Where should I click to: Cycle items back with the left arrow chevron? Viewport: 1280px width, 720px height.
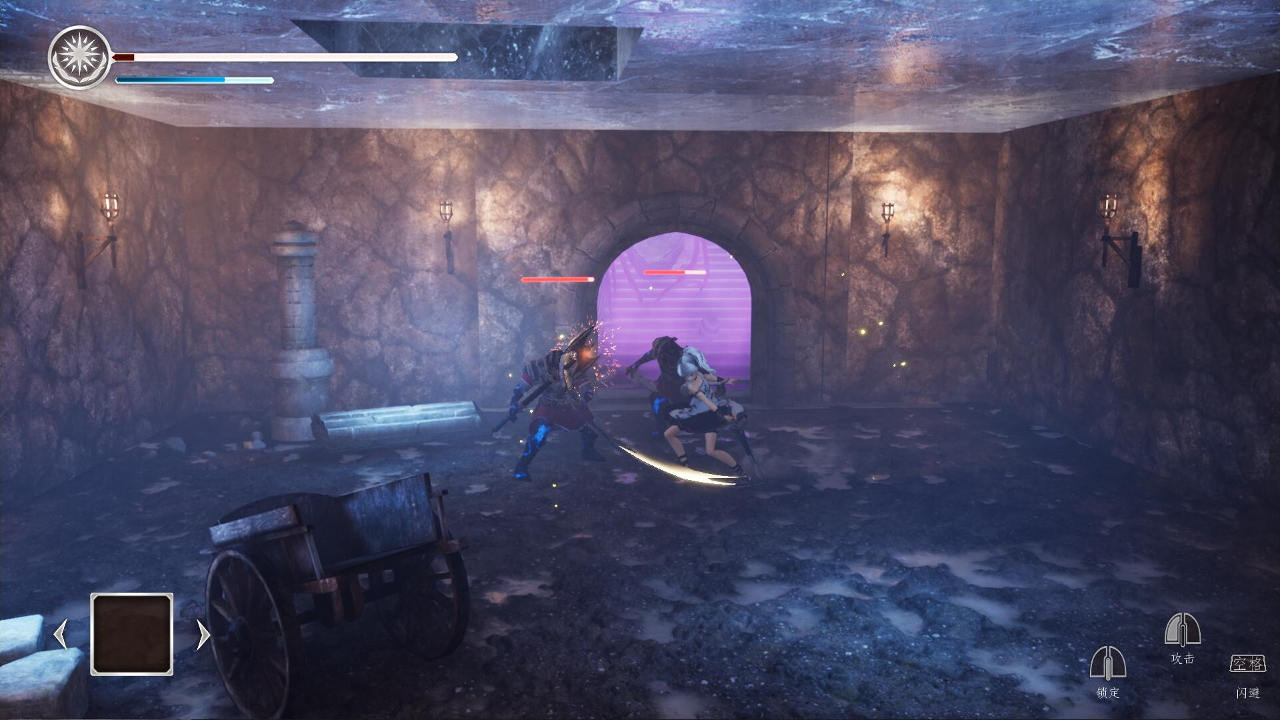click(60, 634)
